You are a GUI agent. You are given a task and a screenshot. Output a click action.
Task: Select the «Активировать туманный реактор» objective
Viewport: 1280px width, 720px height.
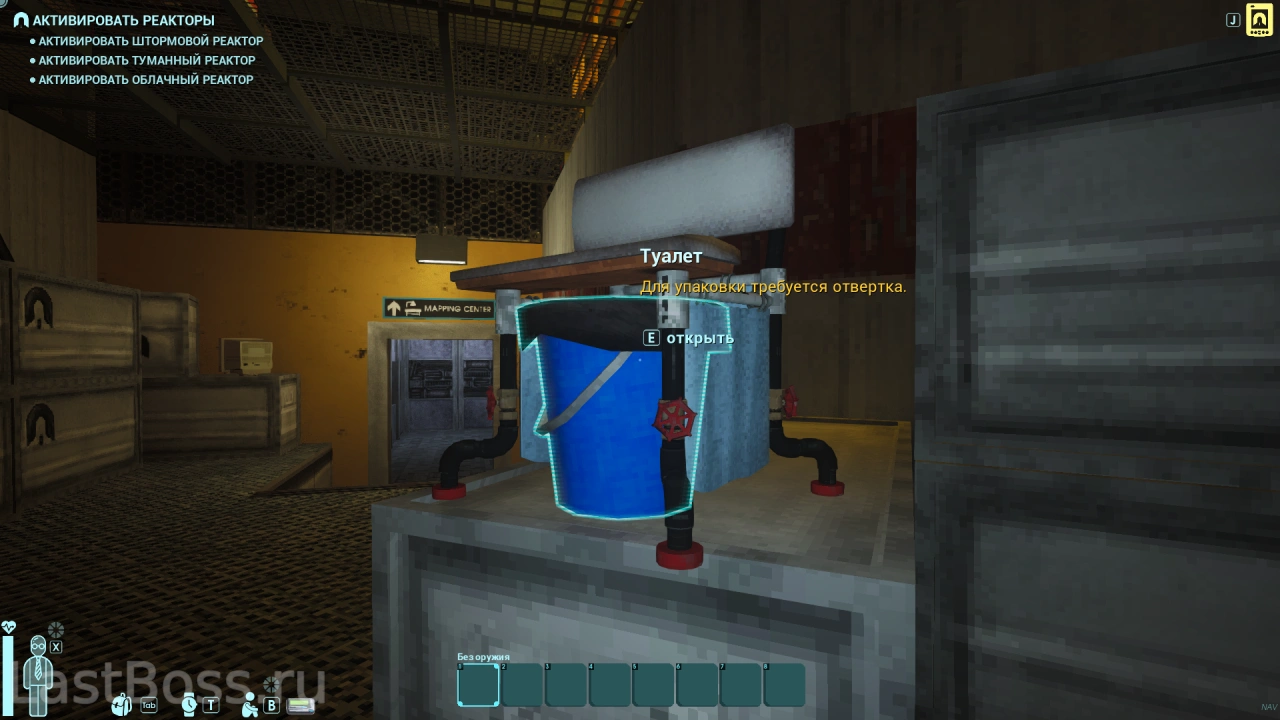coord(146,60)
